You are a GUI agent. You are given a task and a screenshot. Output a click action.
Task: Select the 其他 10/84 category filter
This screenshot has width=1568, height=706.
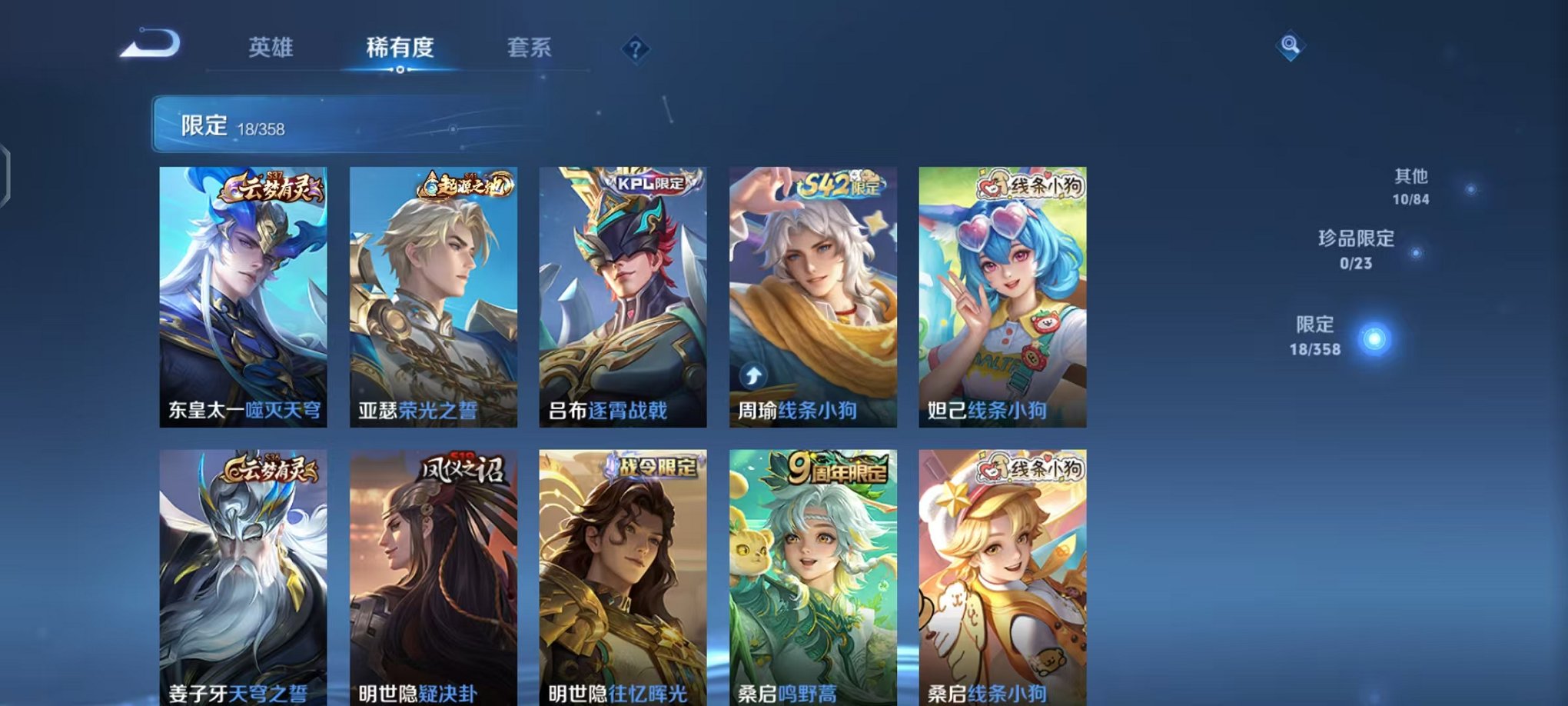[1410, 185]
